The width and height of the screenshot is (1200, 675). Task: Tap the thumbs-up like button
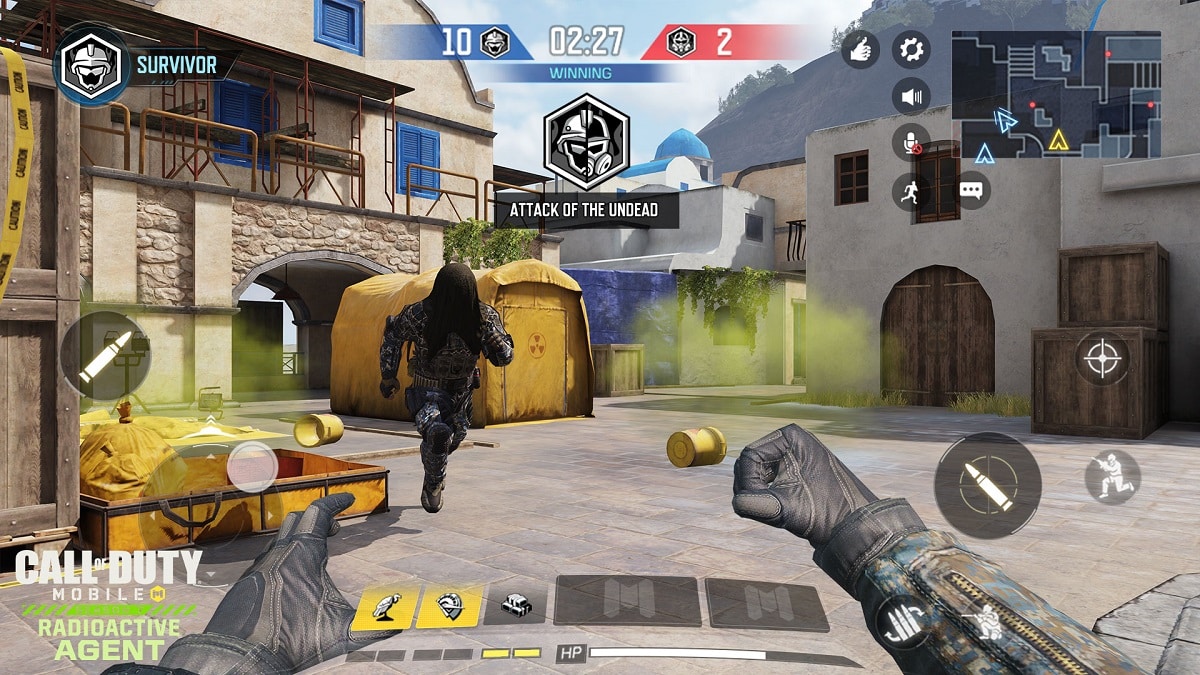pos(860,49)
